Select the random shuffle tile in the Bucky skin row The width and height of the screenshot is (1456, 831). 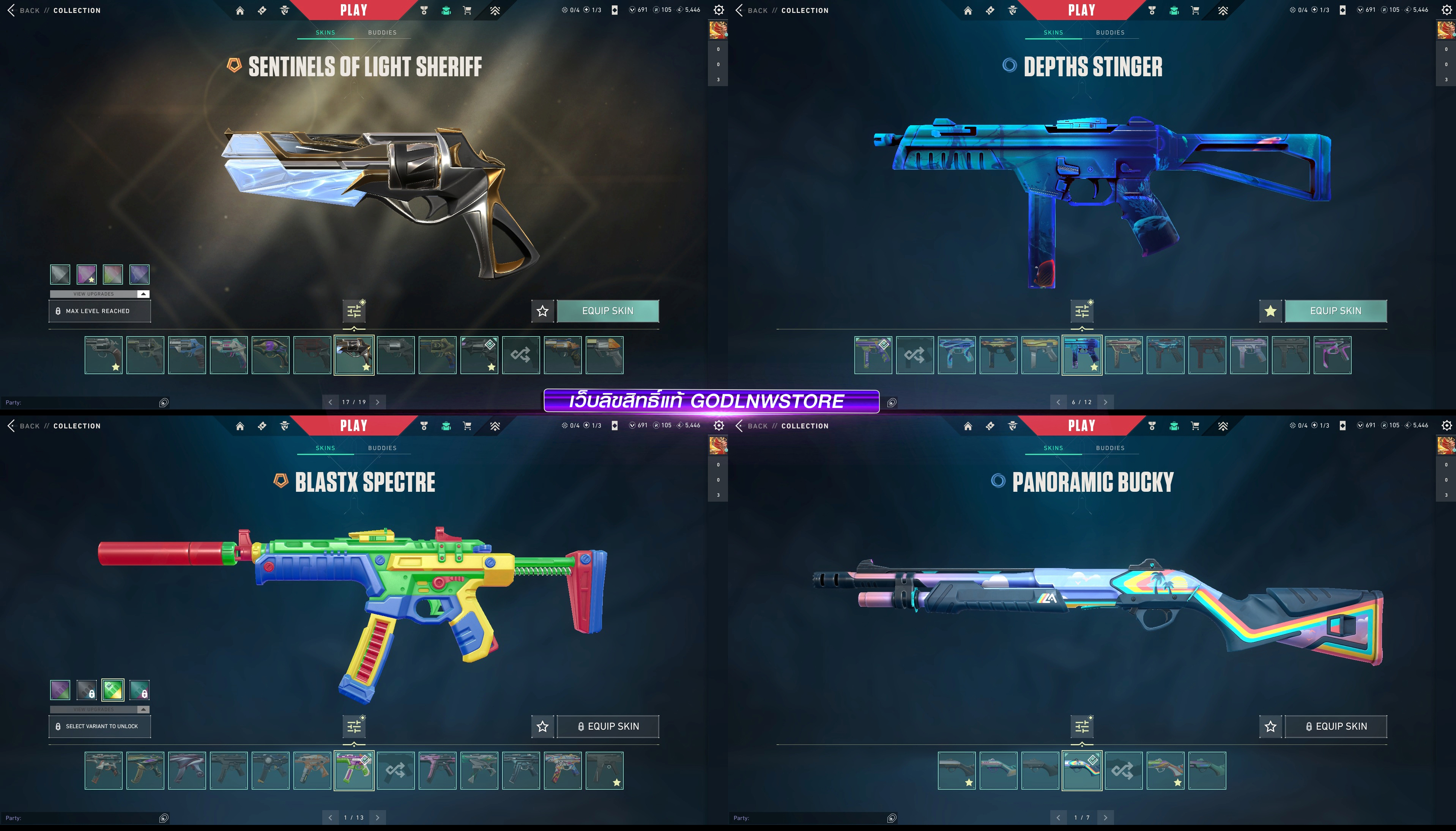(x=1123, y=771)
